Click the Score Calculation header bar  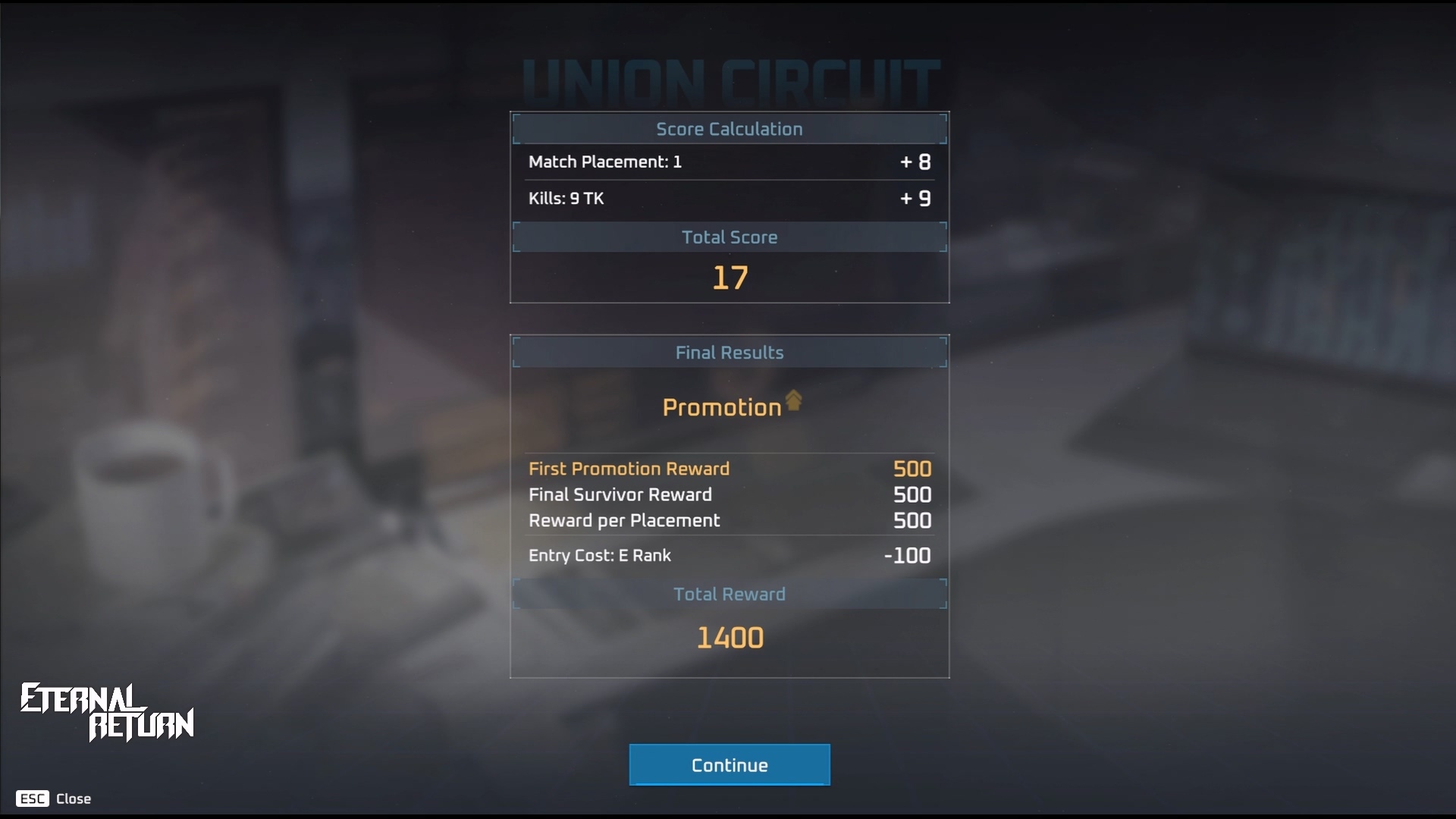click(x=728, y=129)
